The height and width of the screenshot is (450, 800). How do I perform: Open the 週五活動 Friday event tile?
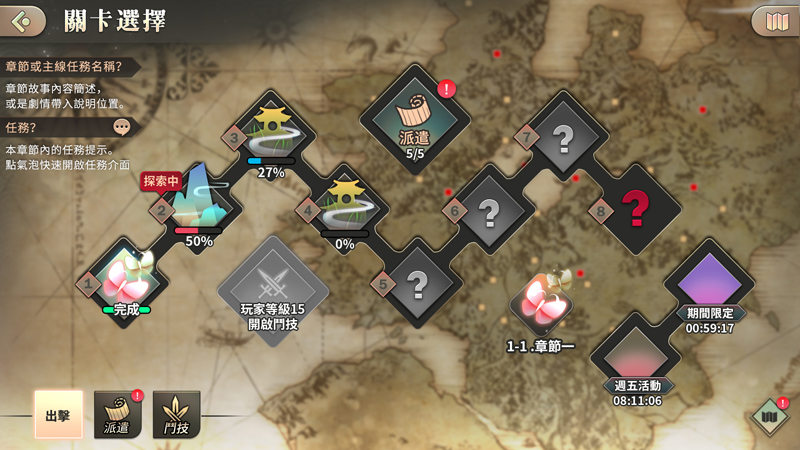tap(637, 357)
